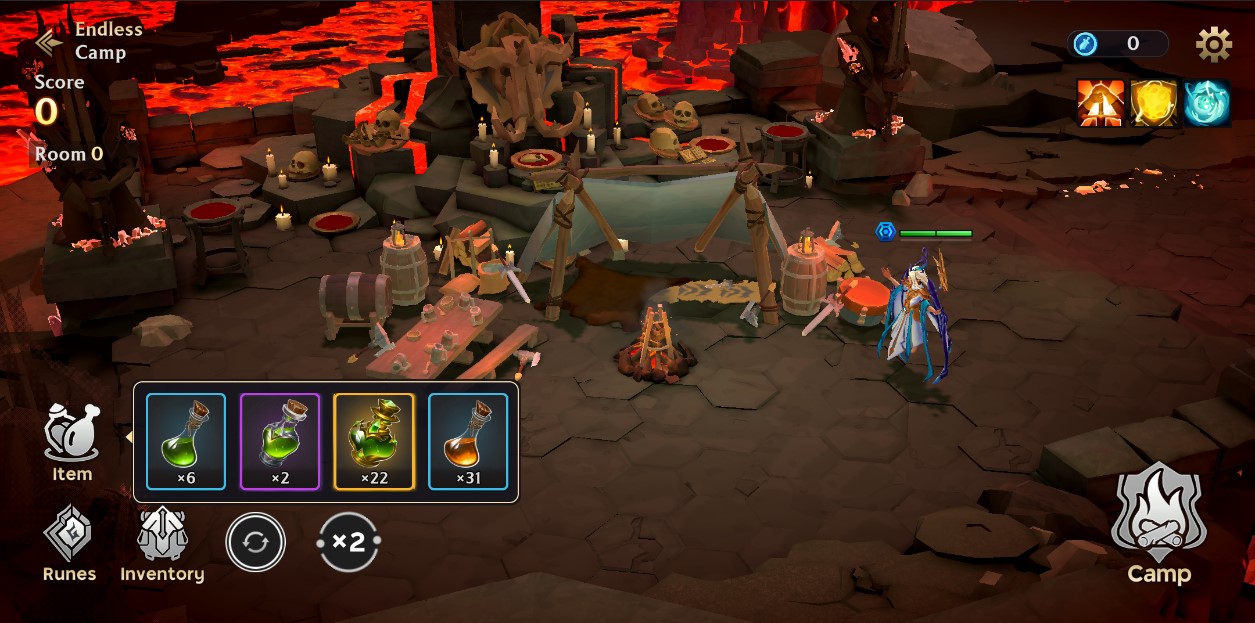This screenshot has height=623, width=1255.
Task: Open the Inventory
Action: click(x=162, y=543)
